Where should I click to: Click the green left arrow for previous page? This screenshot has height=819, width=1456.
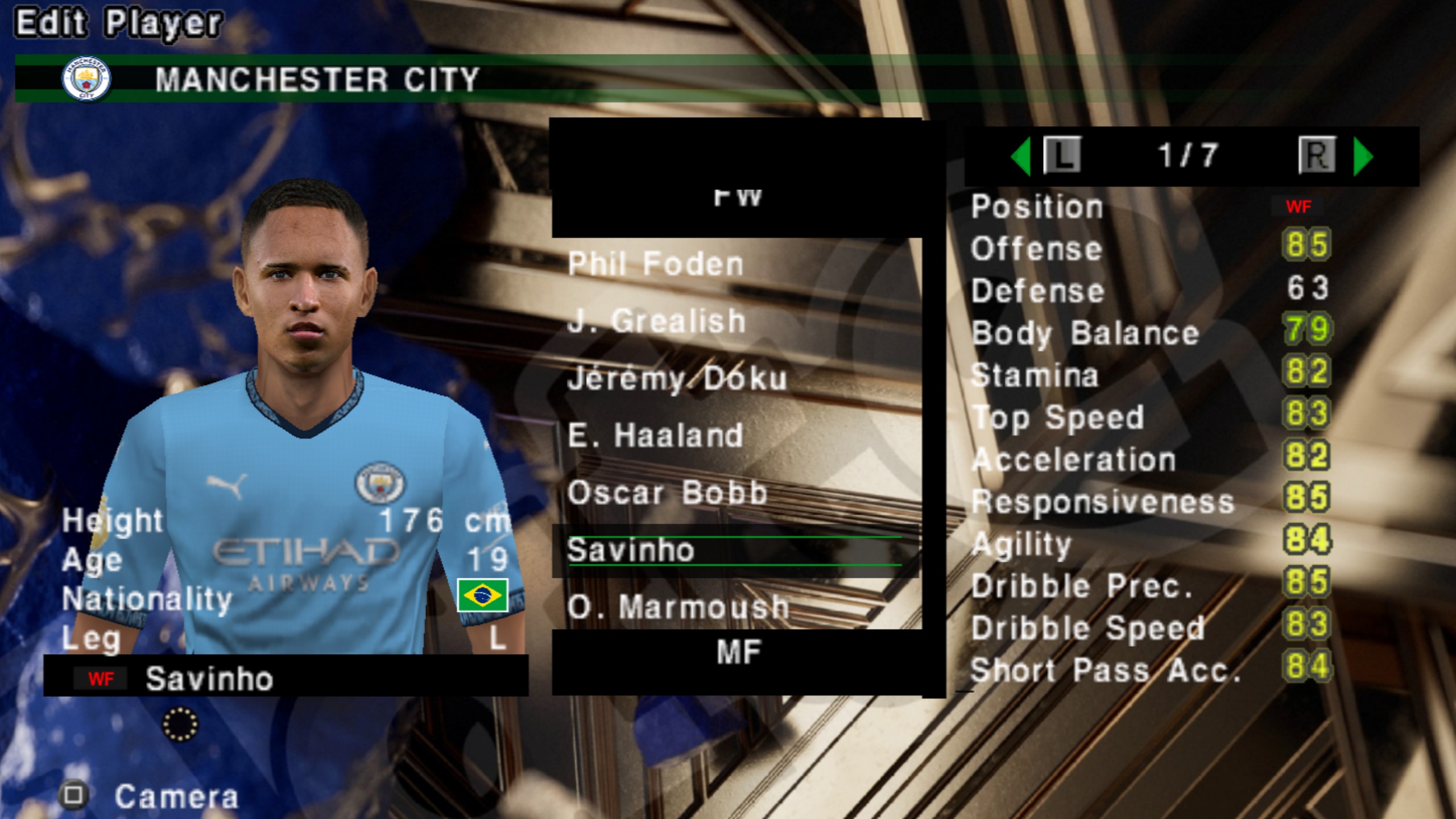point(1021,156)
